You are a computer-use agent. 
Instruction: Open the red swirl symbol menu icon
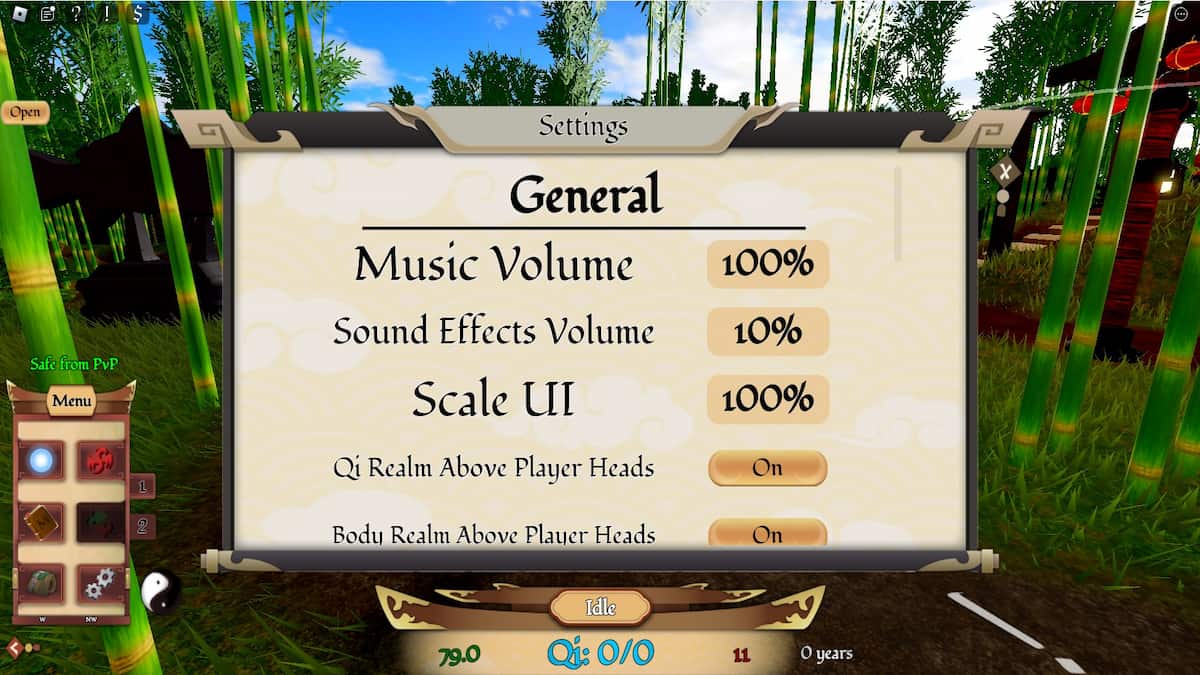coord(101,460)
